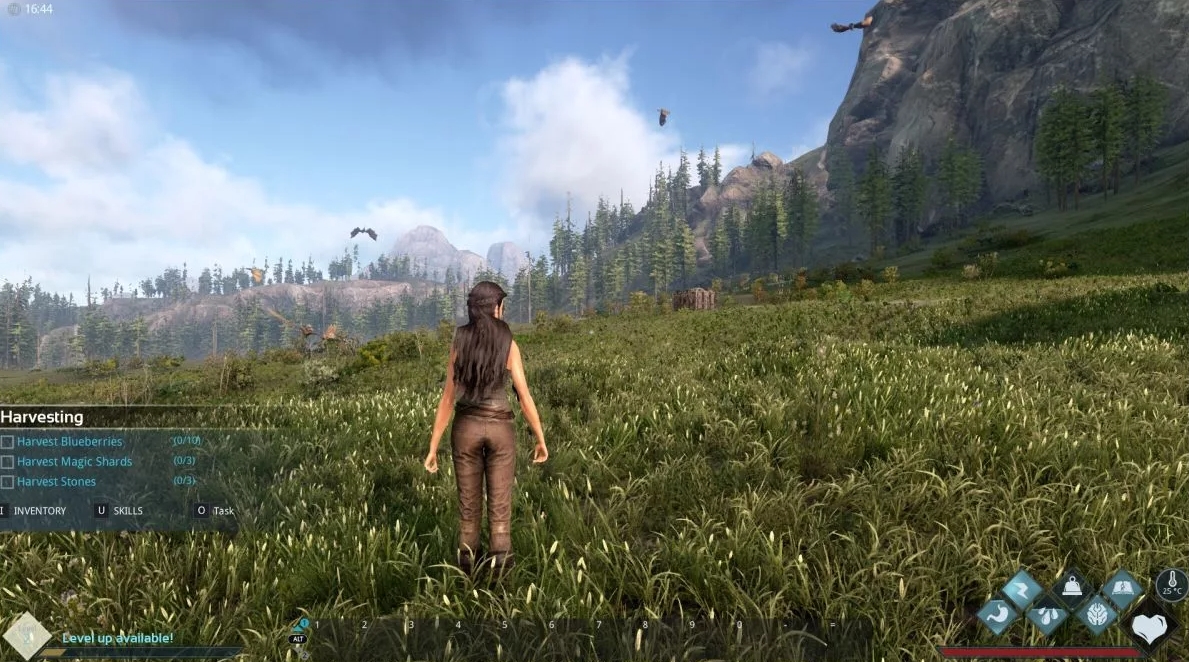
Task: Tick the Harvest Magic Shards checkbox
Action: coord(8,462)
